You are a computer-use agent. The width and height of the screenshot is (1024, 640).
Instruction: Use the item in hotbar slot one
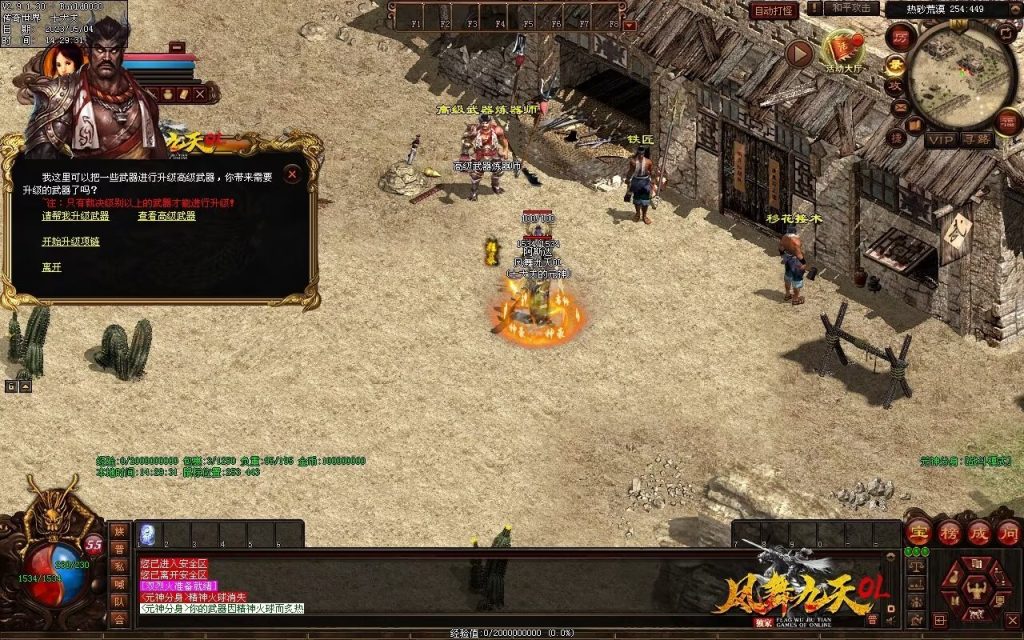148,534
